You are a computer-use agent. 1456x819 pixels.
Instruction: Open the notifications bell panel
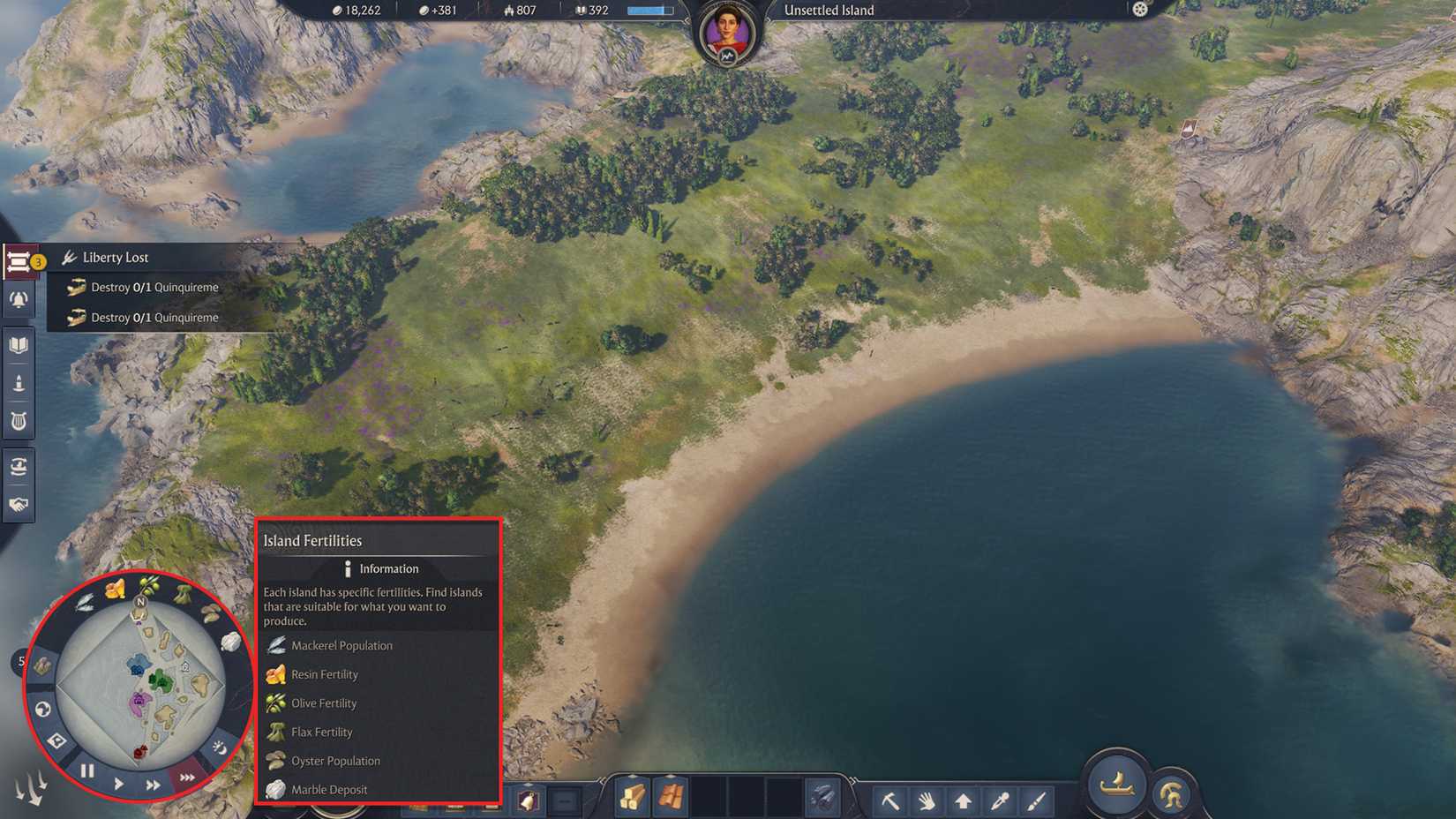[19, 299]
